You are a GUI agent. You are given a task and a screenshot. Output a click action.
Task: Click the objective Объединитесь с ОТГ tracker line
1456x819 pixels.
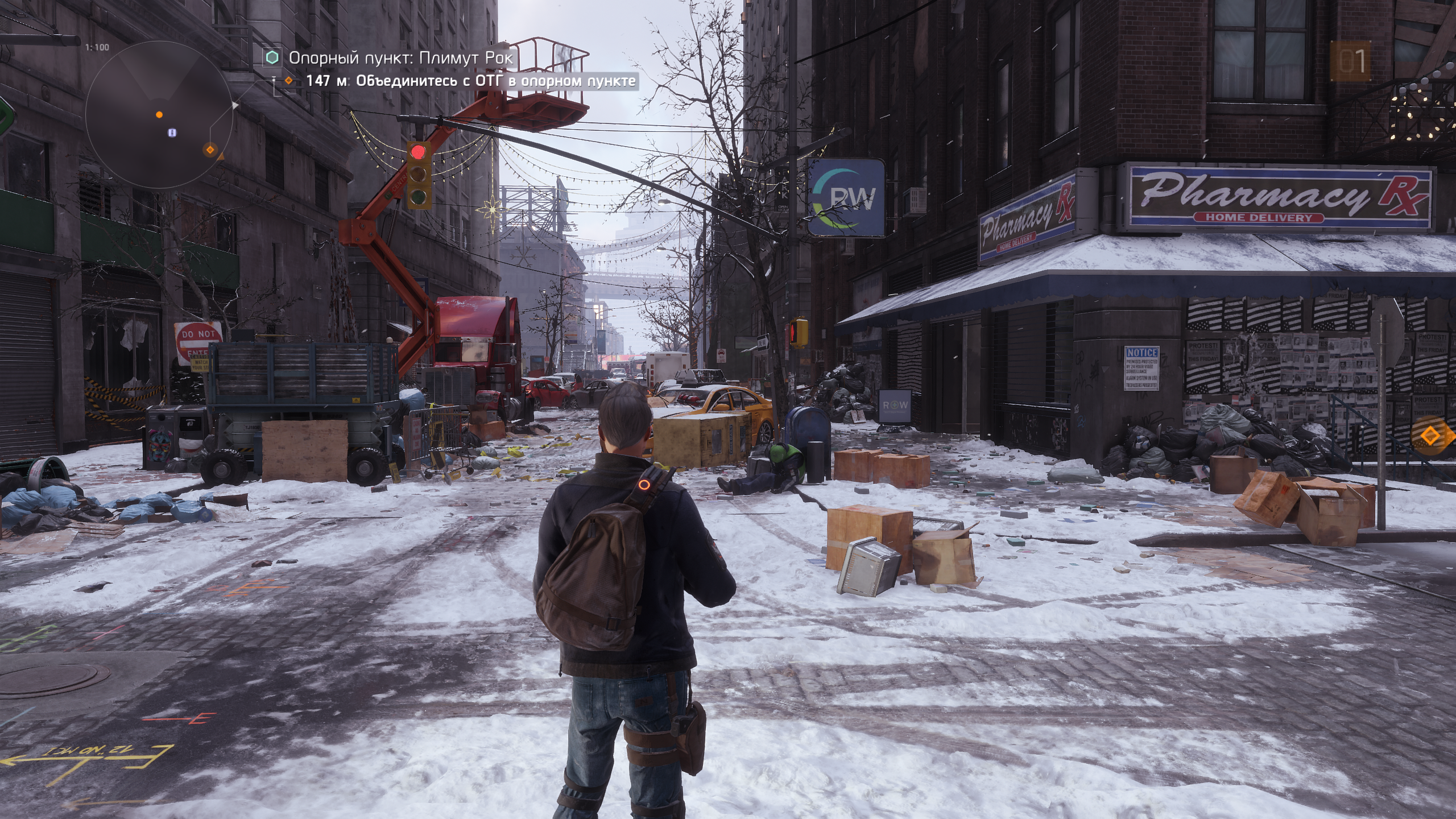(x=470, y=81)
